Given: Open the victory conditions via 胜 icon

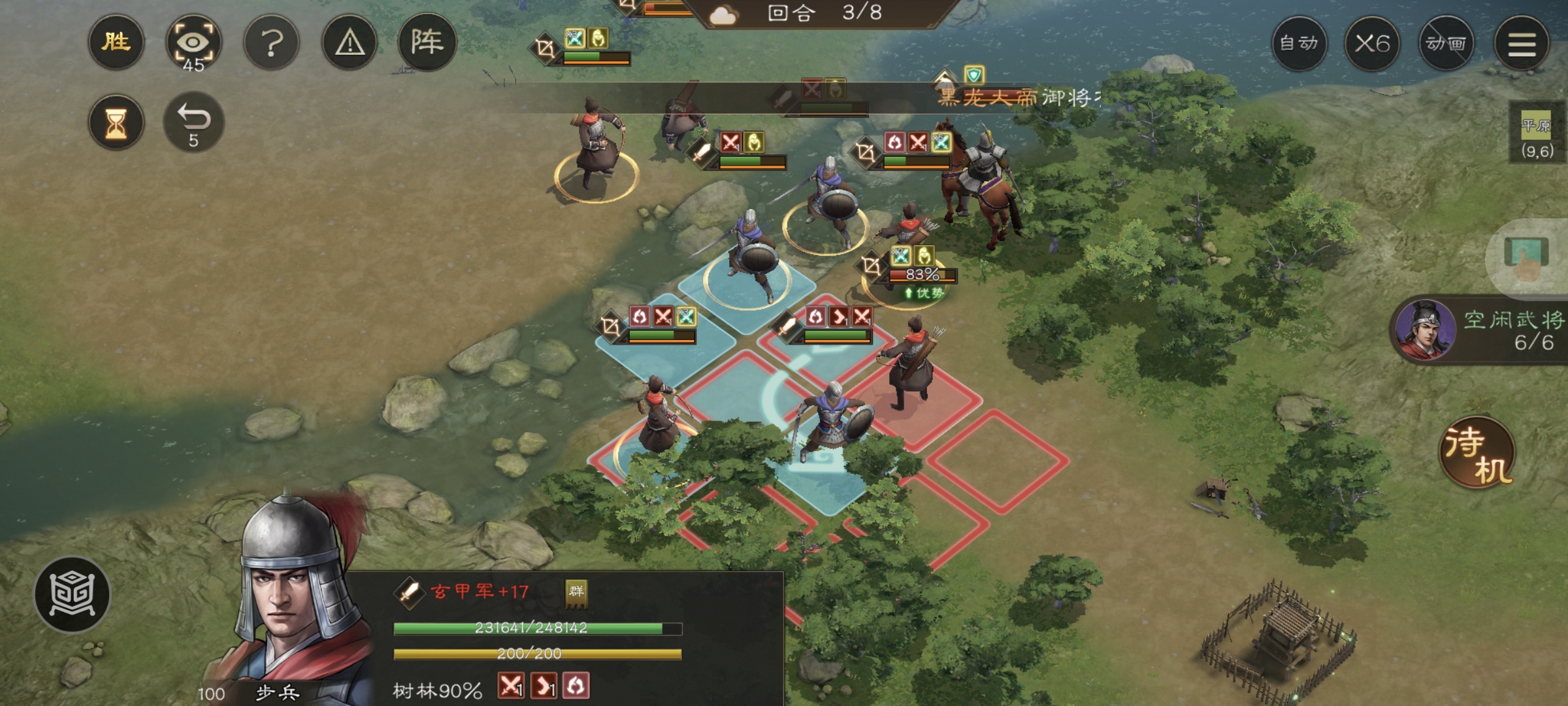Looking at the screenshot, I should point(117,42).
